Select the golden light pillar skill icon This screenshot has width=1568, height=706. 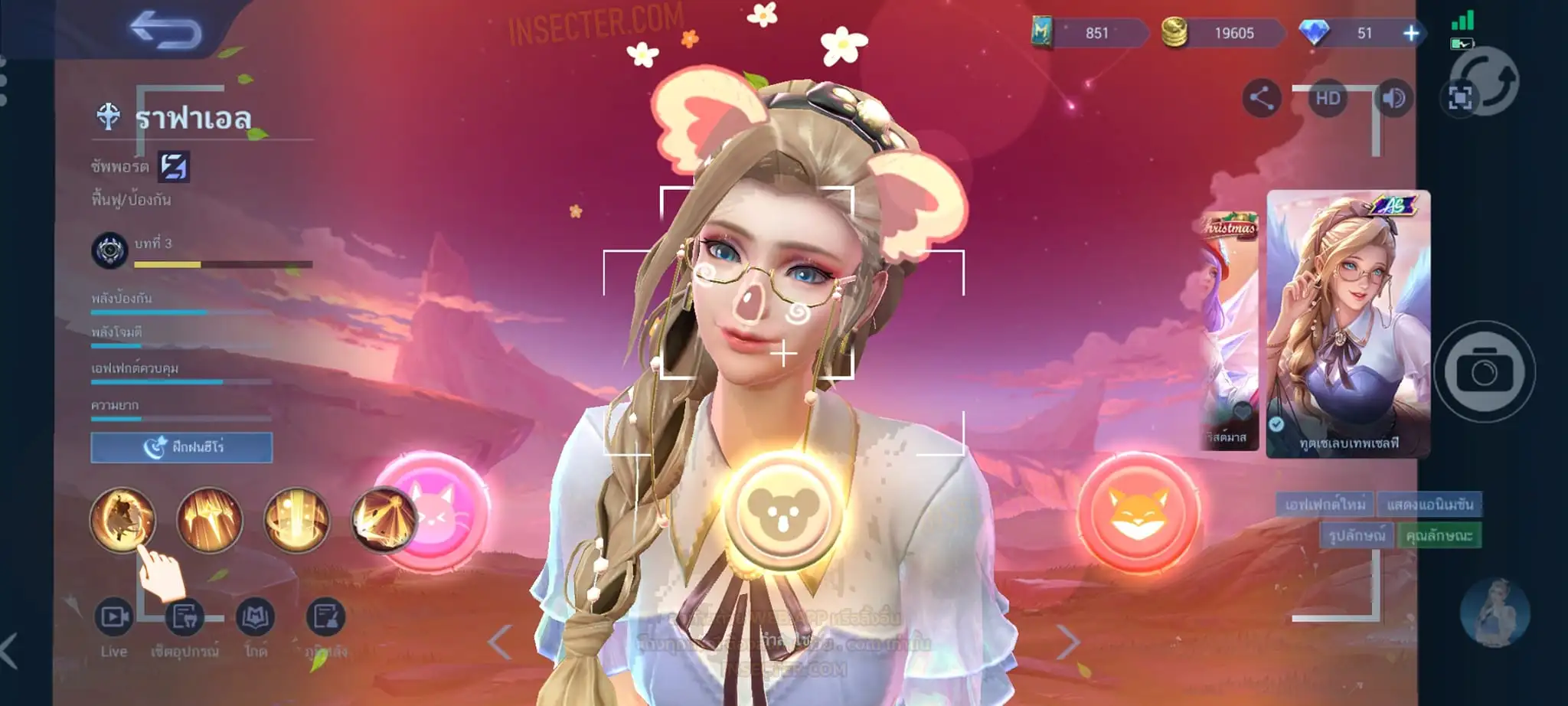[296, 521]
